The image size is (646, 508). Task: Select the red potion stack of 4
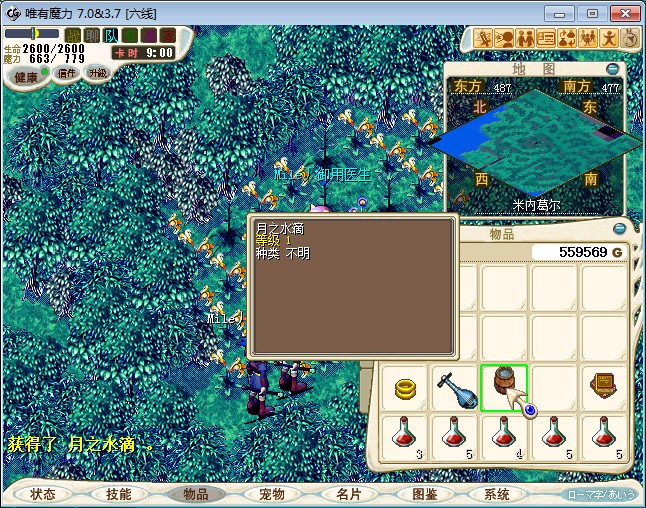[x=504, y=436]
